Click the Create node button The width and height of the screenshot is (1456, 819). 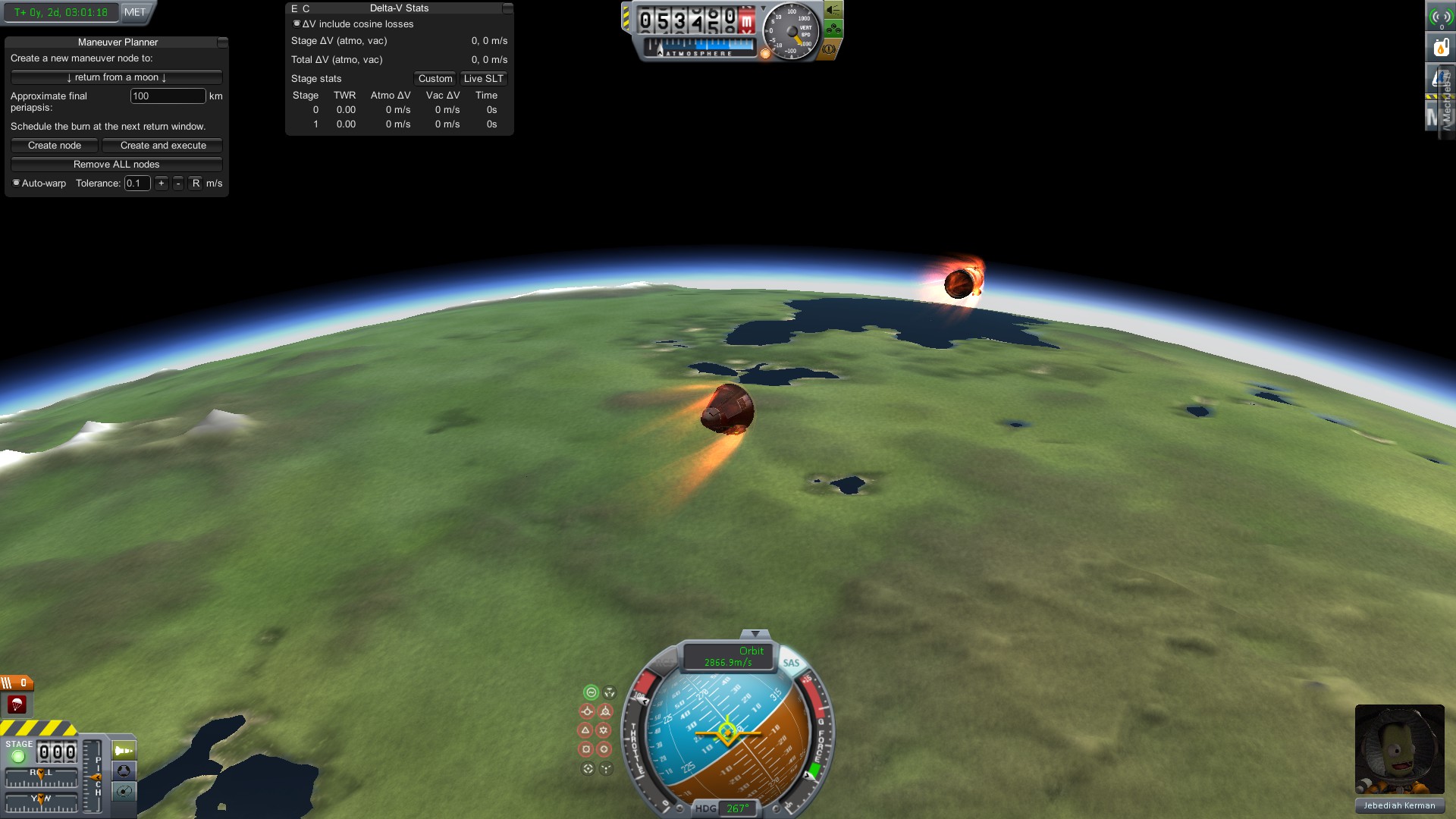coord(55,146)
